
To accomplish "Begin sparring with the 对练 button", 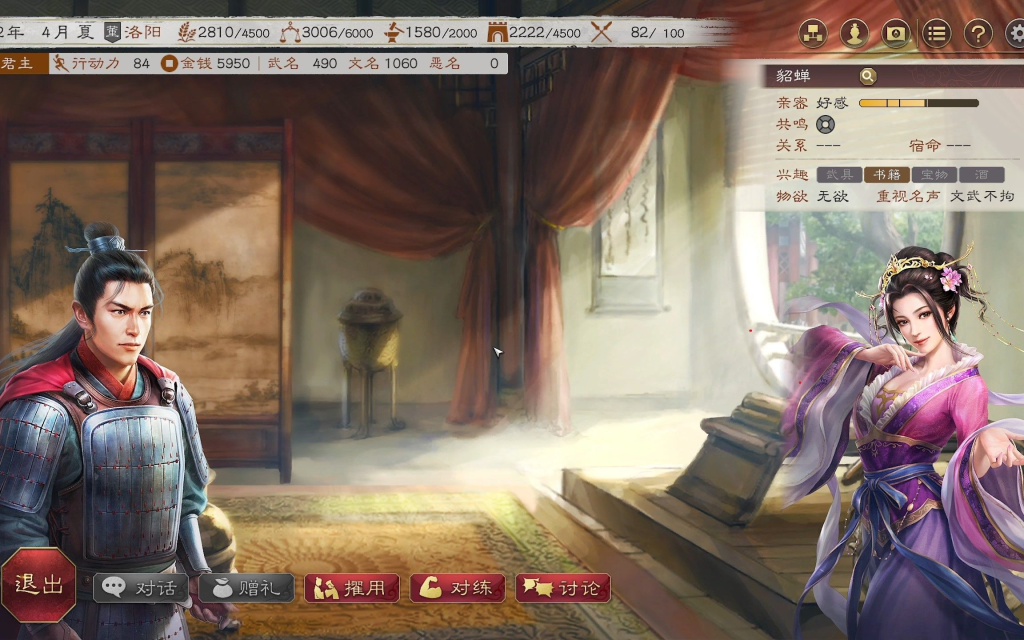I will point(457,588).
